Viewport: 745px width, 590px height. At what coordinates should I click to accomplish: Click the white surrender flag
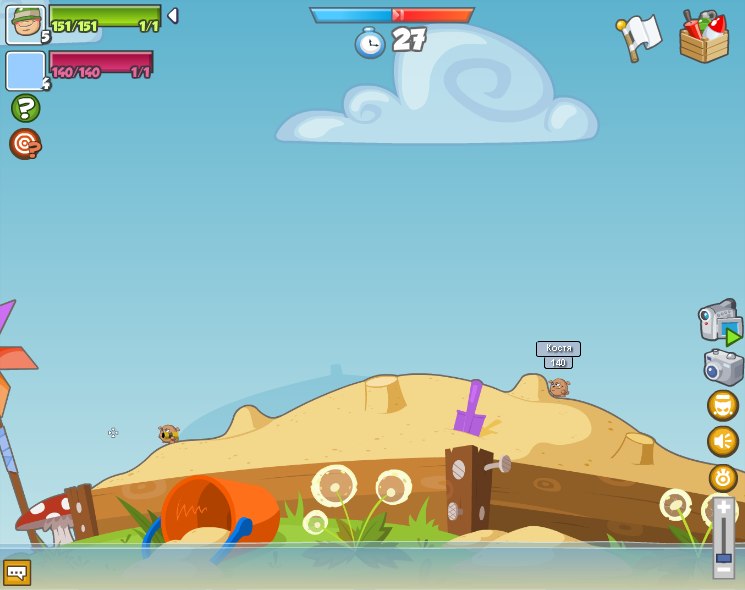639,37
